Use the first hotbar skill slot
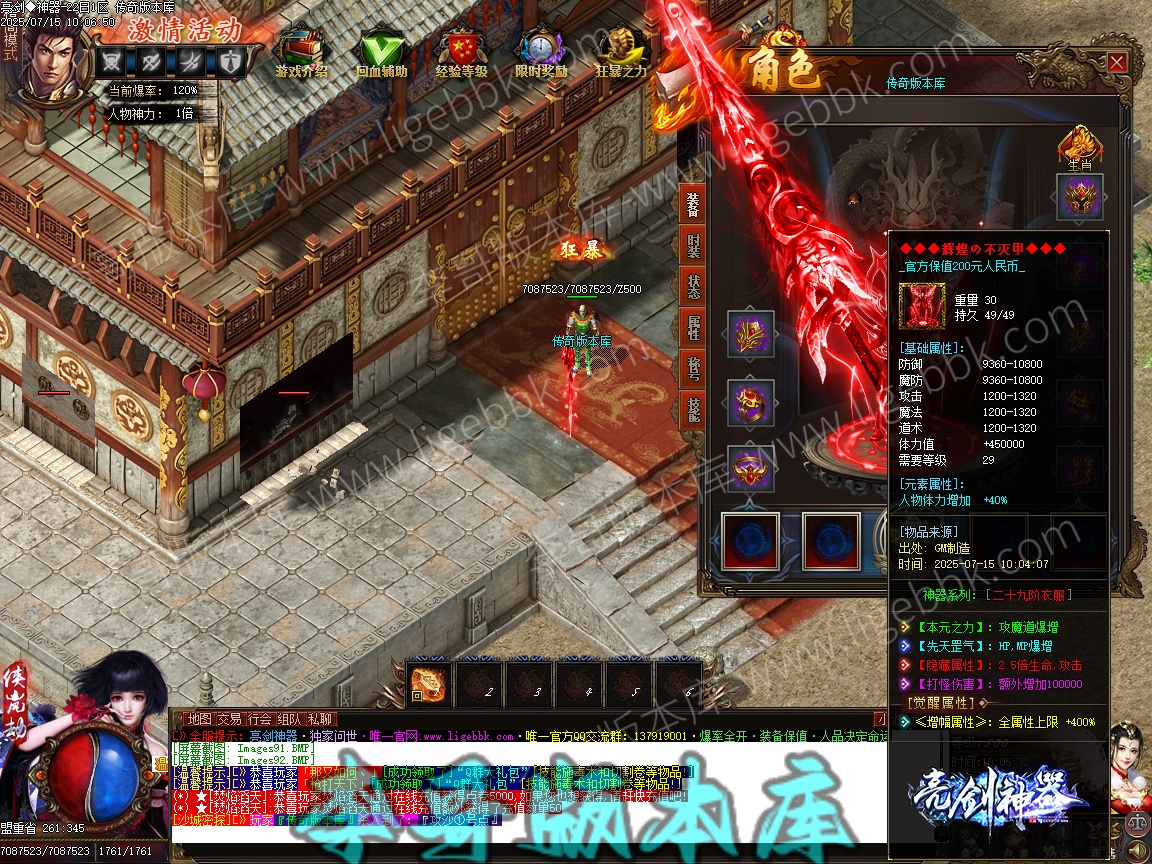The image size is (1152, 864). coord(430,682)
